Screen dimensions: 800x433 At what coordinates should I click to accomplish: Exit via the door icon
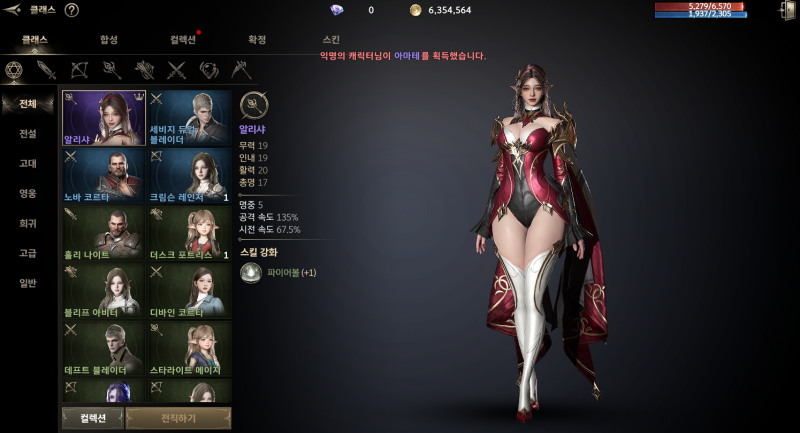786,11
